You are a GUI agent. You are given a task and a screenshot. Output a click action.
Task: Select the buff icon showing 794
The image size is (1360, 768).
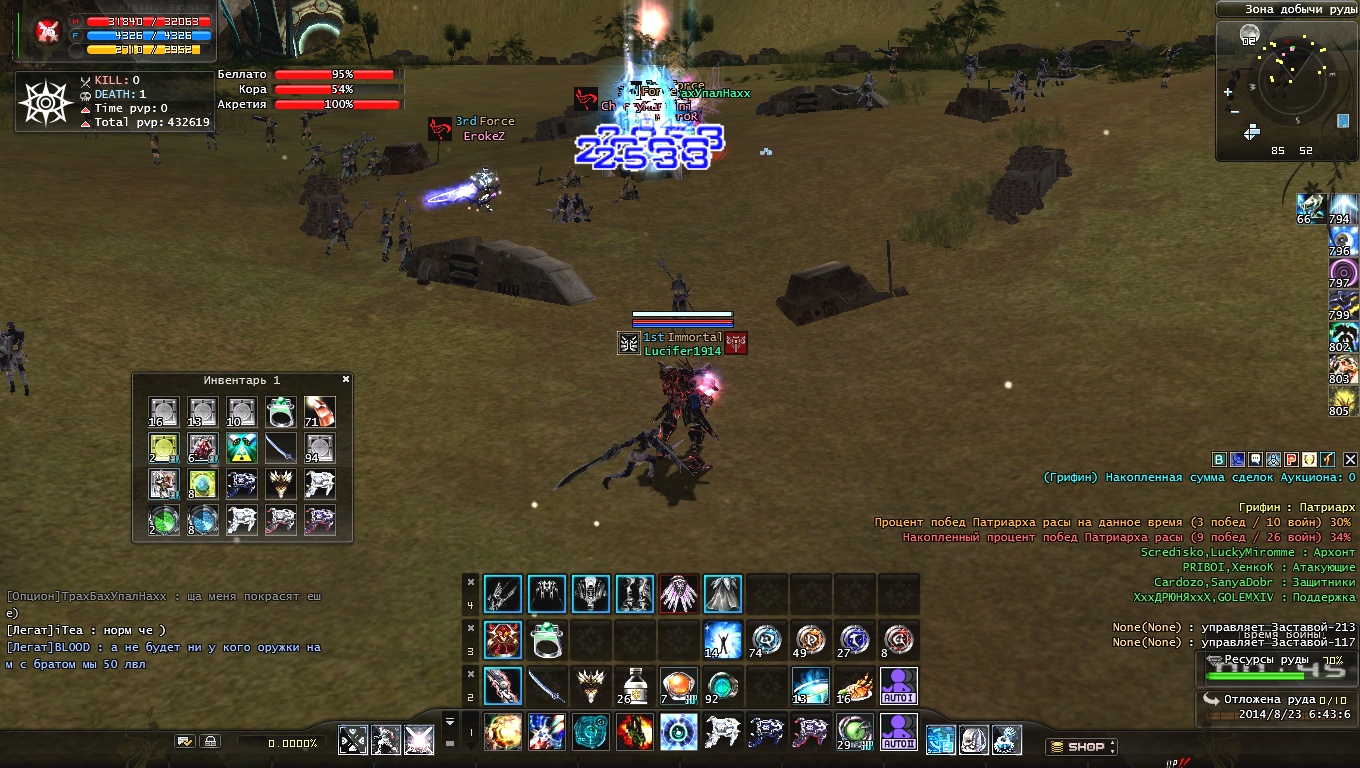pos(1342,209)
